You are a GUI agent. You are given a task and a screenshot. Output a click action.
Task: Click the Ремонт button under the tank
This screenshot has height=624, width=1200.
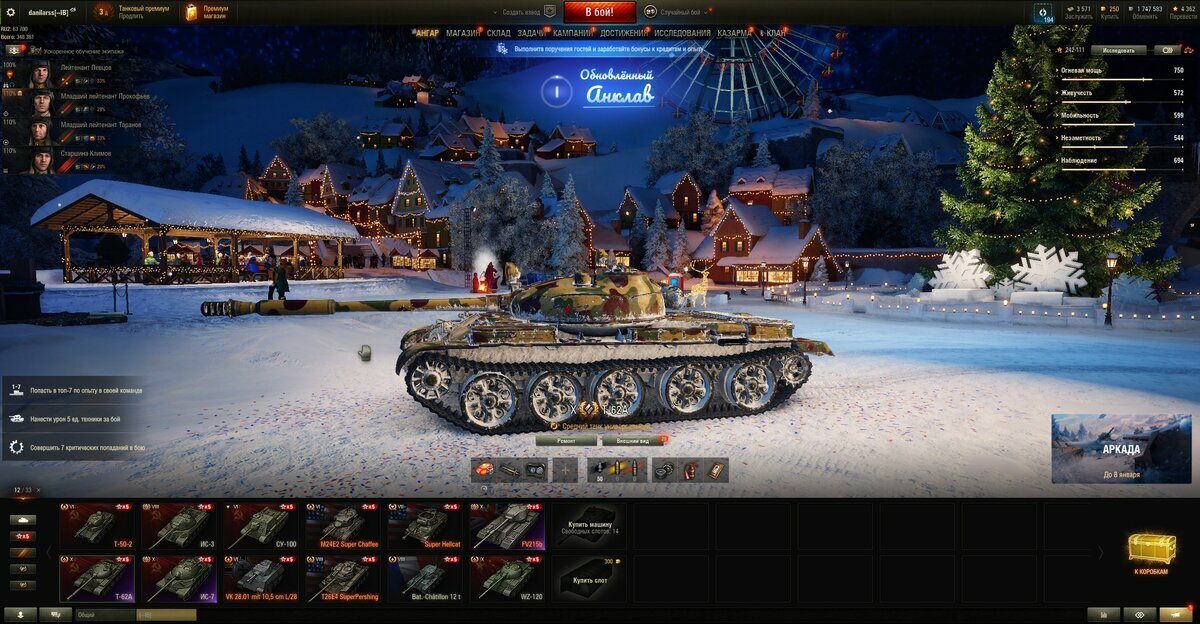tap(566, 440)
